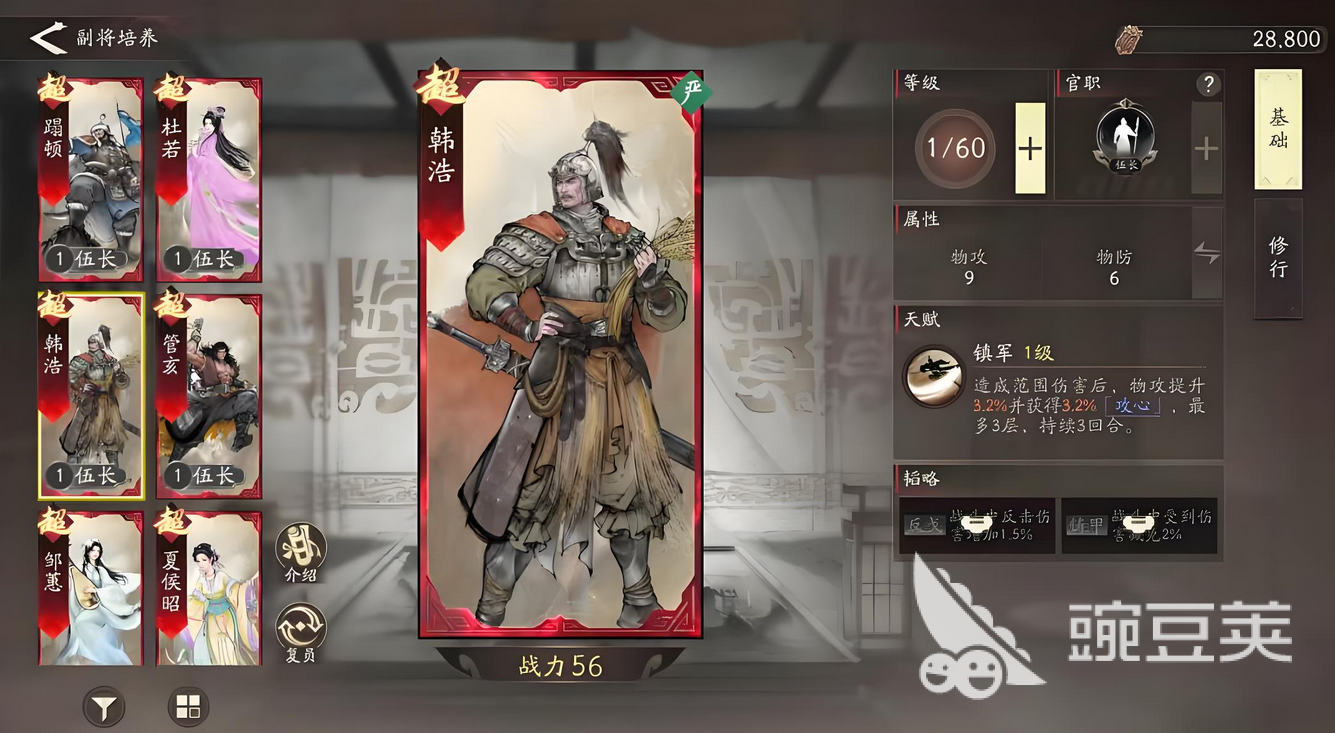Tap the yellow level-up plus button
Viewport: 1335px width, 733px height.
tap(1030, 148)
